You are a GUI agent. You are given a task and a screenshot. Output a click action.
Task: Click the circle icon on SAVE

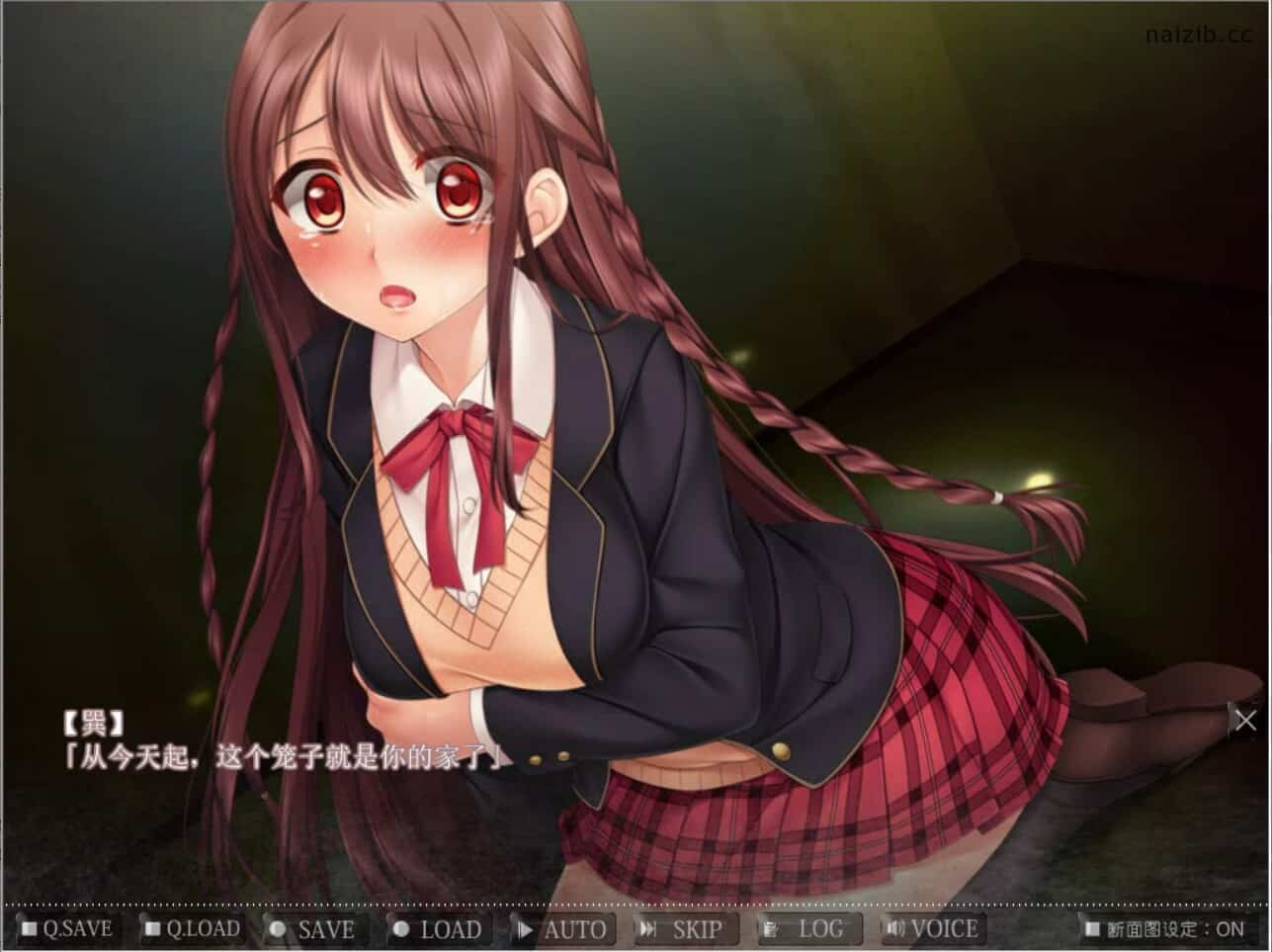(x=280, y=929)
